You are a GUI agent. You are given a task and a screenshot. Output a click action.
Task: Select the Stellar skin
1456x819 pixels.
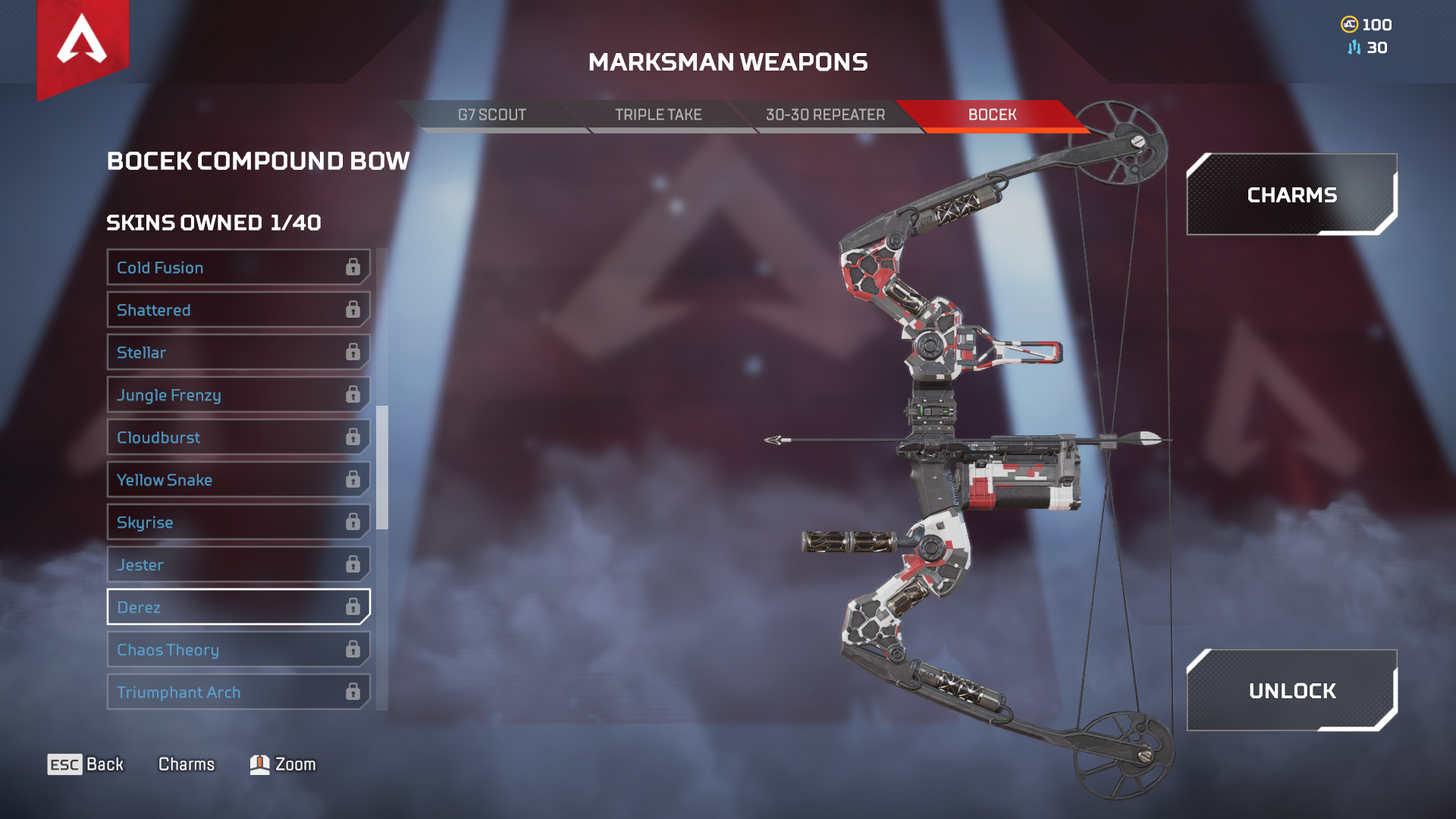click(x=227, y=352)
